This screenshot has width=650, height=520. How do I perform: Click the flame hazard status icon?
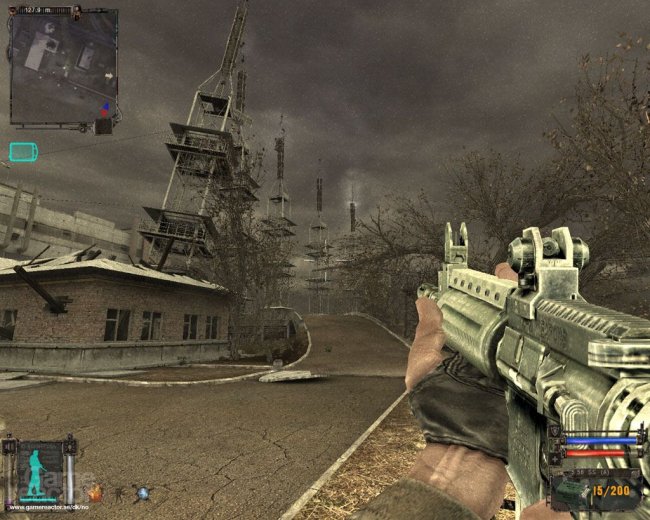click(96, 493)
